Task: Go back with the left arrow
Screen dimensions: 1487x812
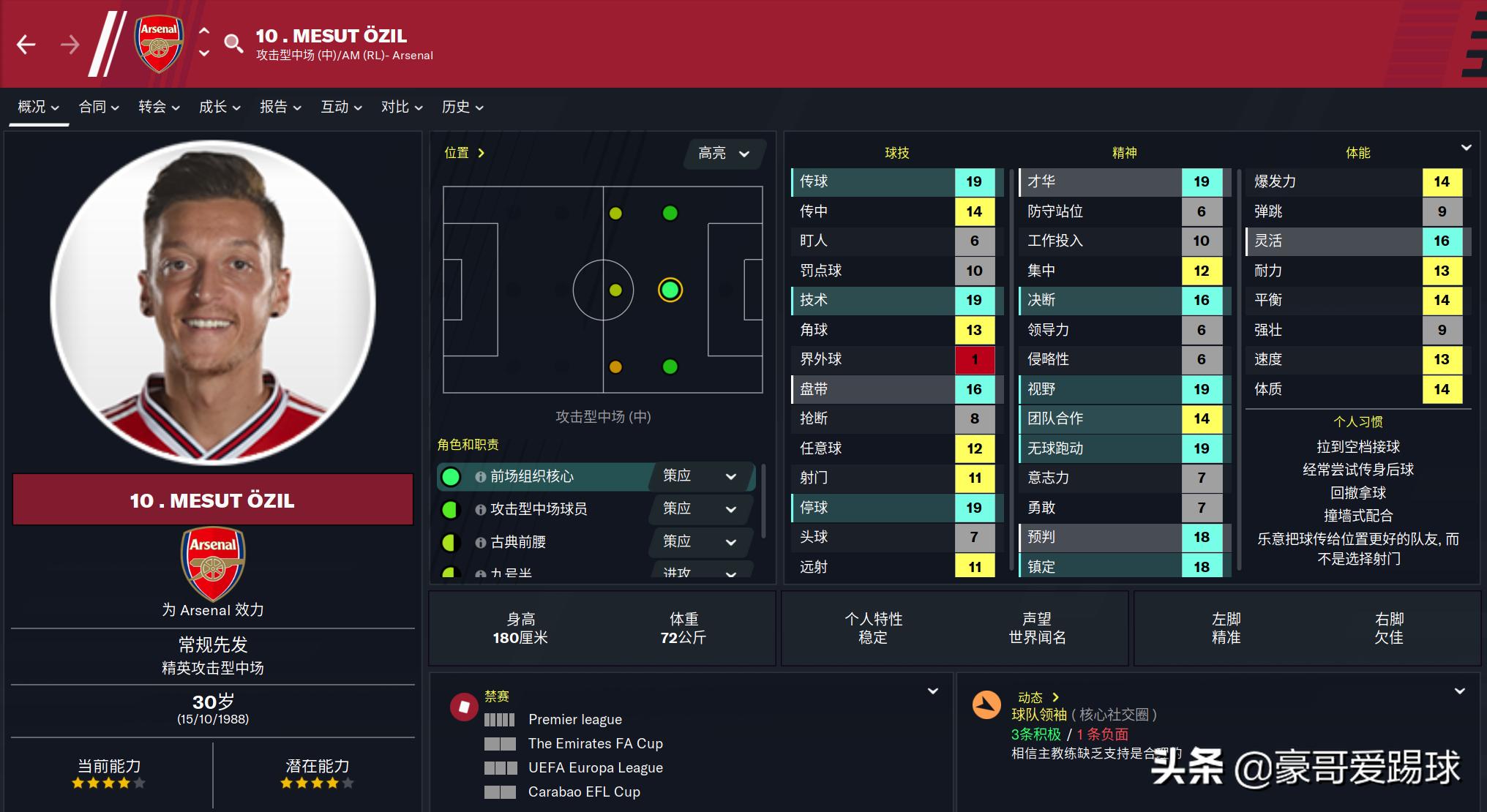Action: [26, 45]
